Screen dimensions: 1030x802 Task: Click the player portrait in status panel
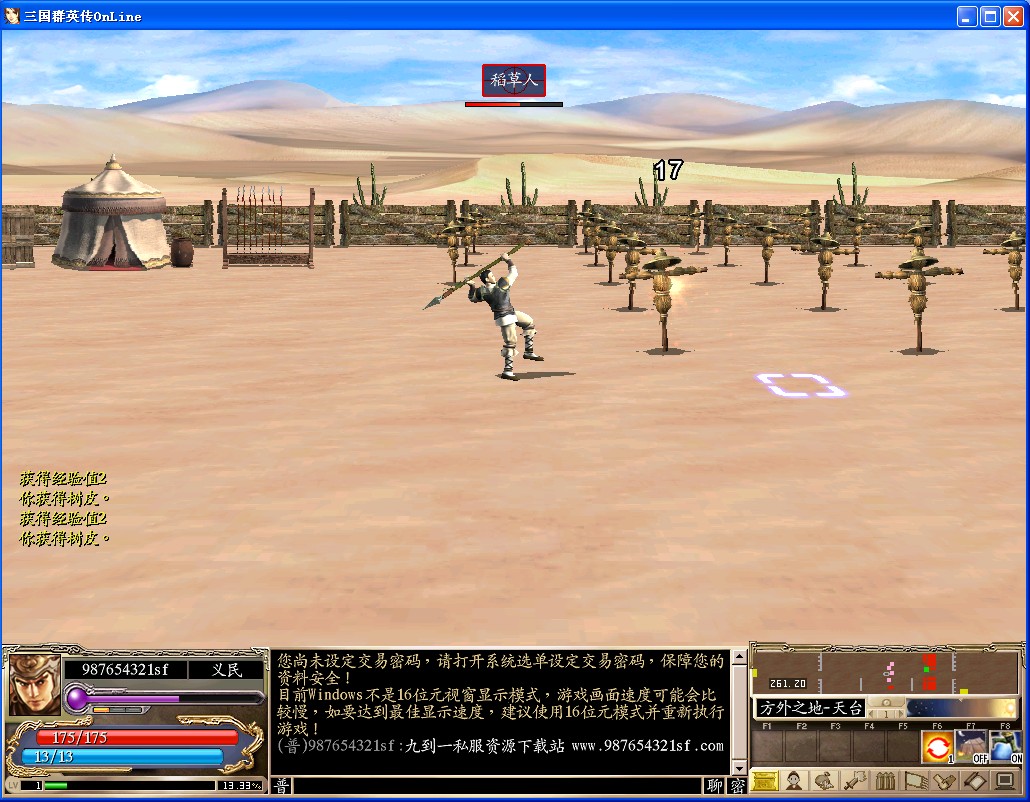(x=33, y=686)
